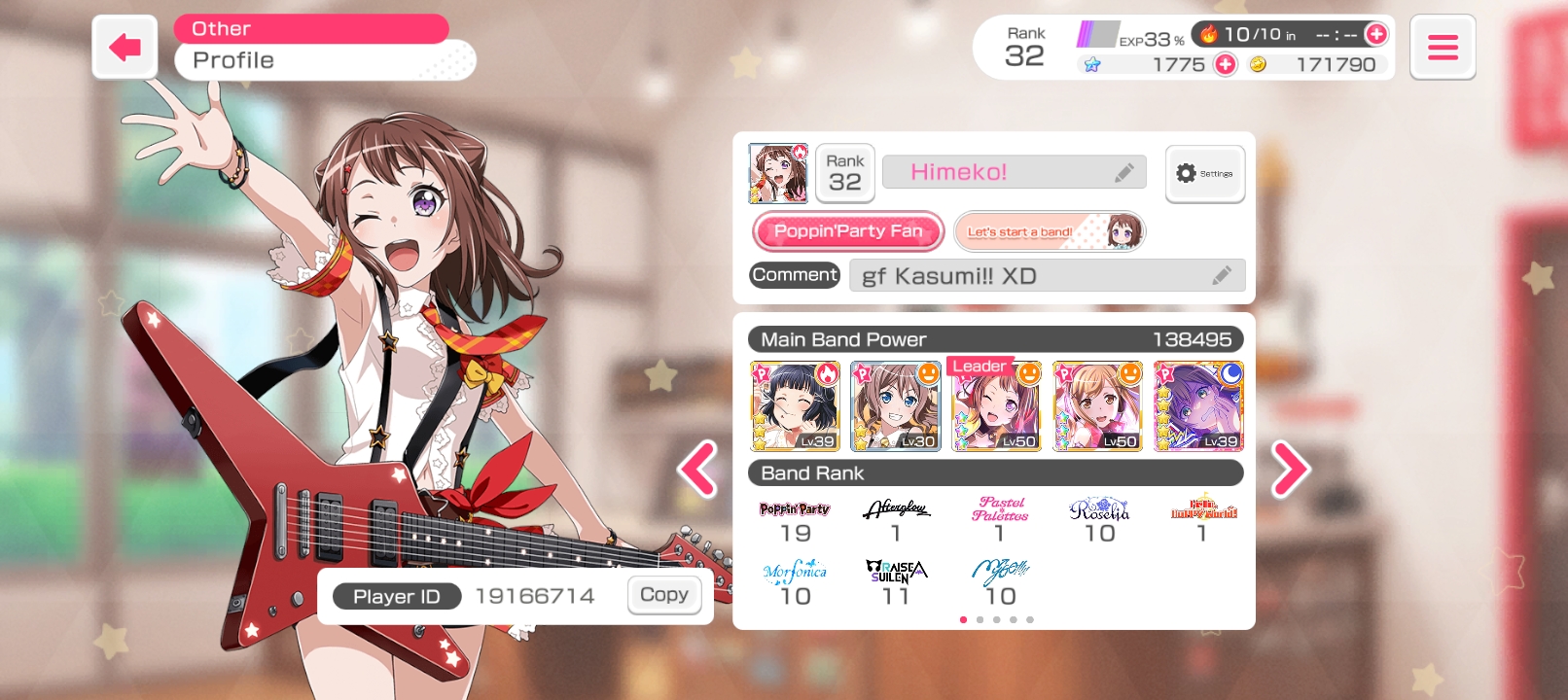The width and height of the screenshot is (1568, 700).
Task: Go back using the pink arrow button
Action: [125, 47]
